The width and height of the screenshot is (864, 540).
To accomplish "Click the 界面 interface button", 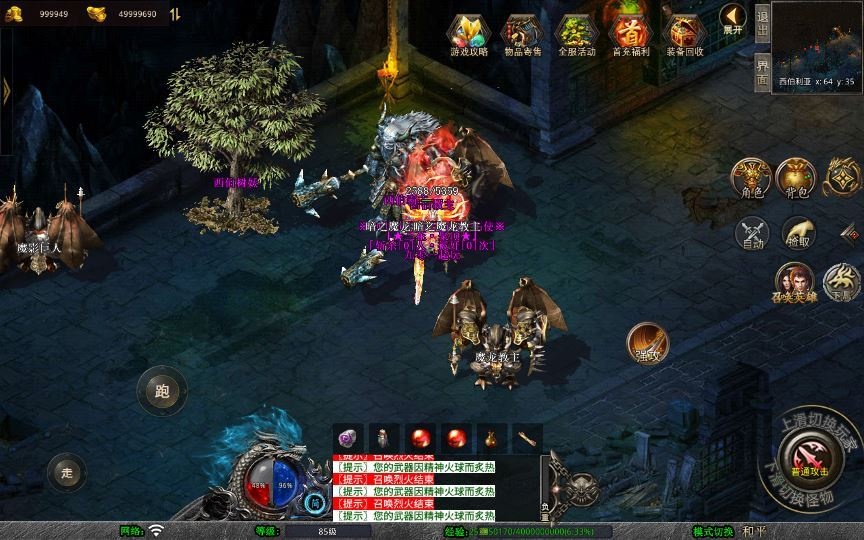I will pos(762,70).
